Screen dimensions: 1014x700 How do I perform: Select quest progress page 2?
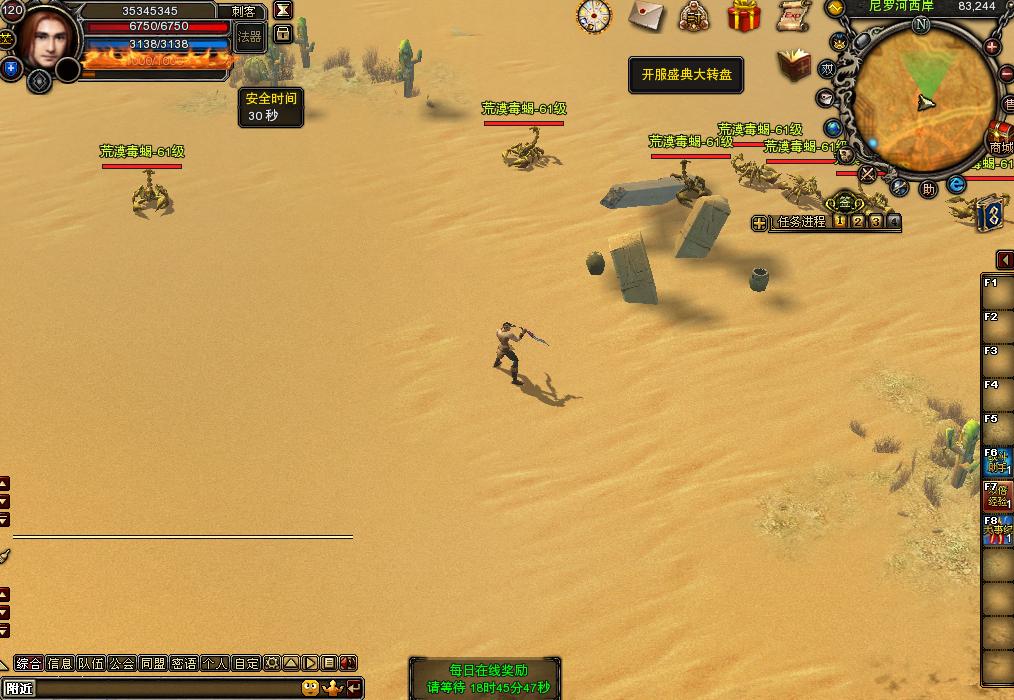857,222
